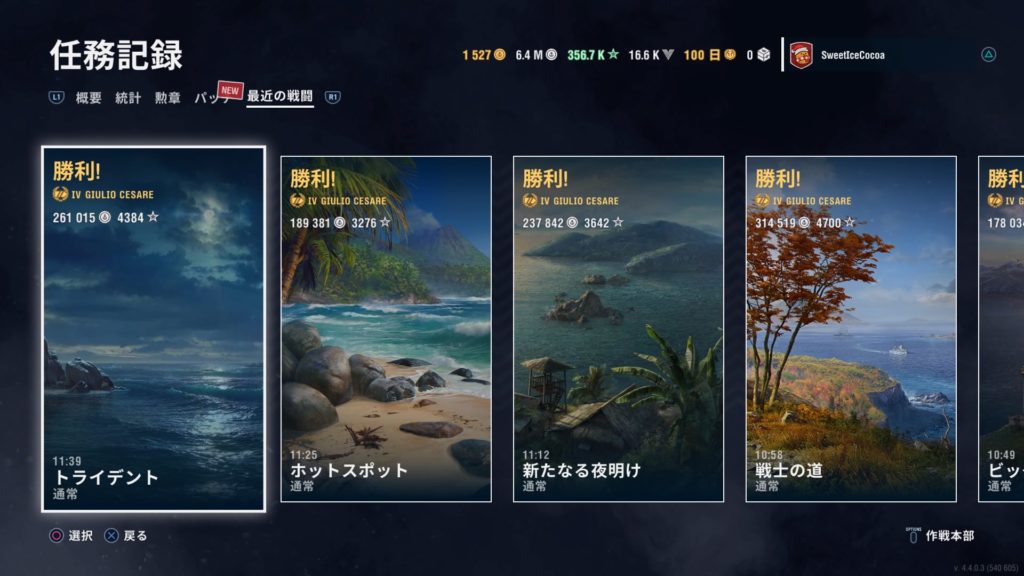This screenshot has width=1024, height=576.
Task: Open the tab marked with the NEW badge
Action: [x=213, y=98]
